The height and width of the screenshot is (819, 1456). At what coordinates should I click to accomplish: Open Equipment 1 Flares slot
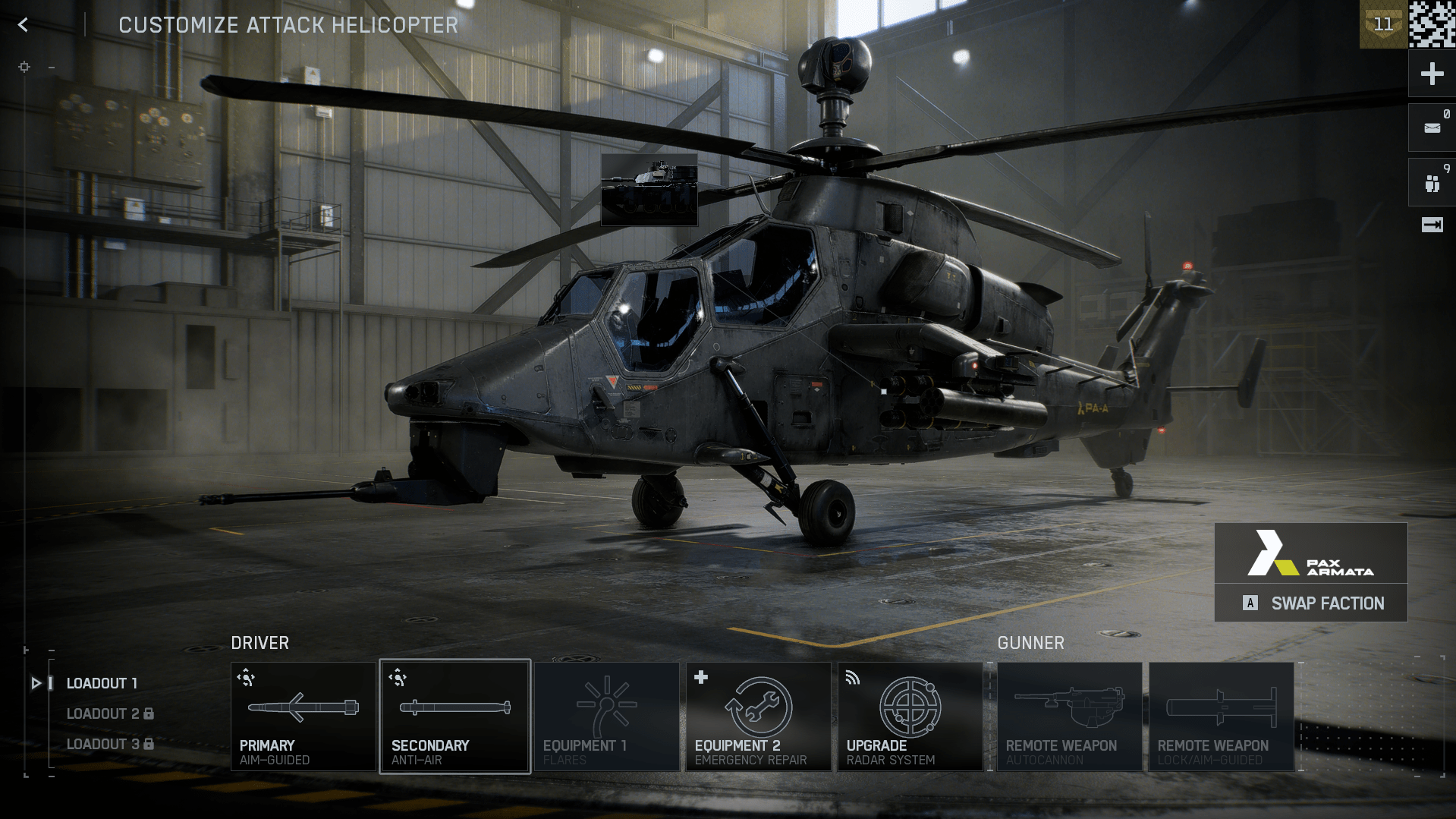606,717
